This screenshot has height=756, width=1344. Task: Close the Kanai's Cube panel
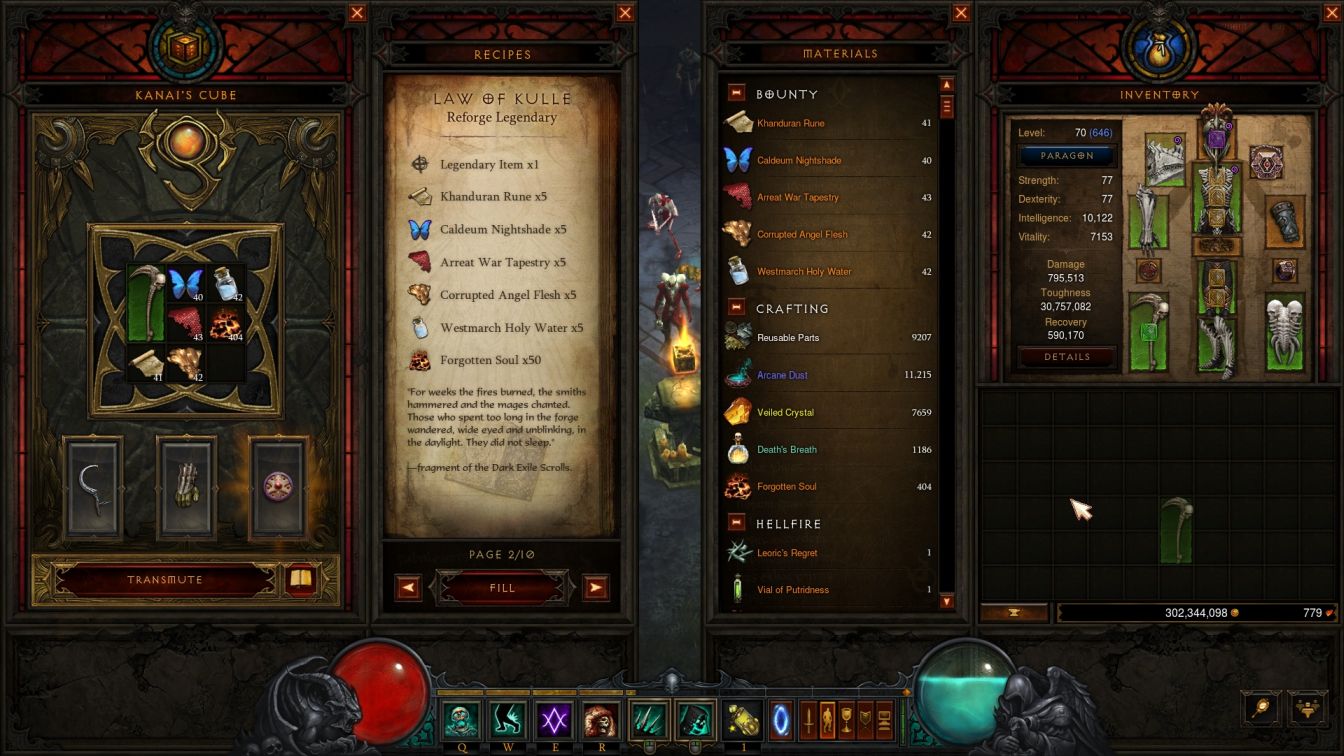pyautogui.click(x=357, y=13)
